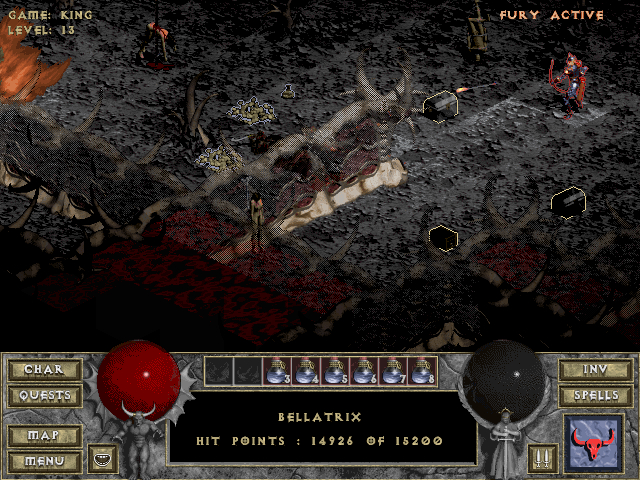Use the potion in belt slot 3
The image size is (640, 480).
click(277, 371)
